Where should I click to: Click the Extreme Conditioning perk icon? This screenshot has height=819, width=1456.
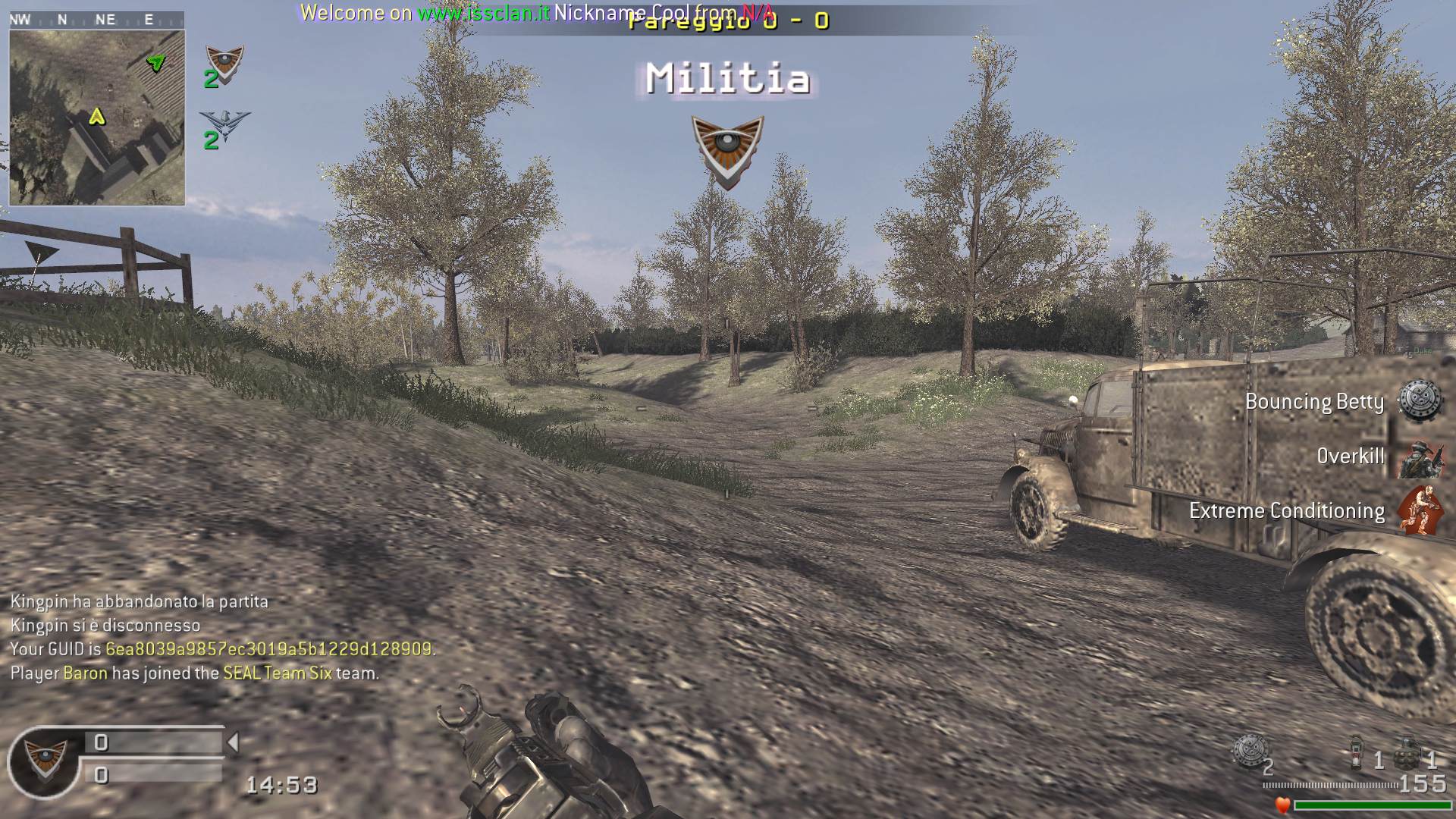[1420, 510]
